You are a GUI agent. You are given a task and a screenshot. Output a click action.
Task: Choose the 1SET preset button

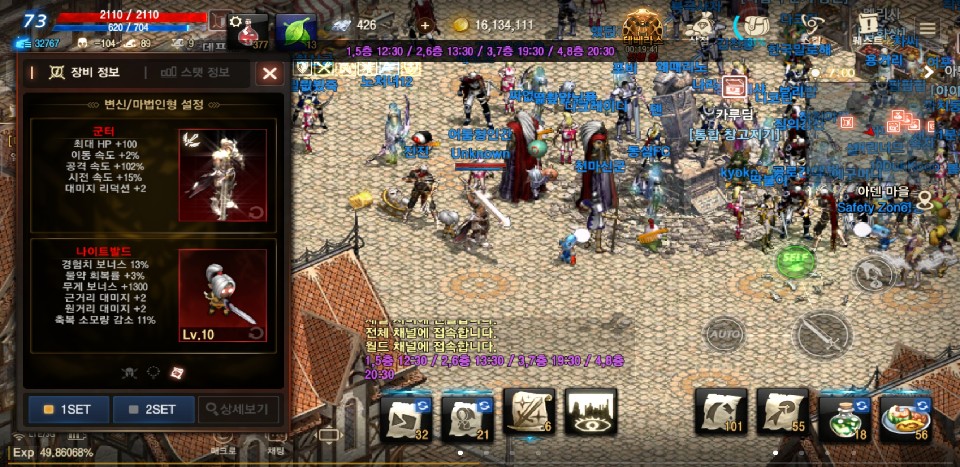(x=68, y=409)
